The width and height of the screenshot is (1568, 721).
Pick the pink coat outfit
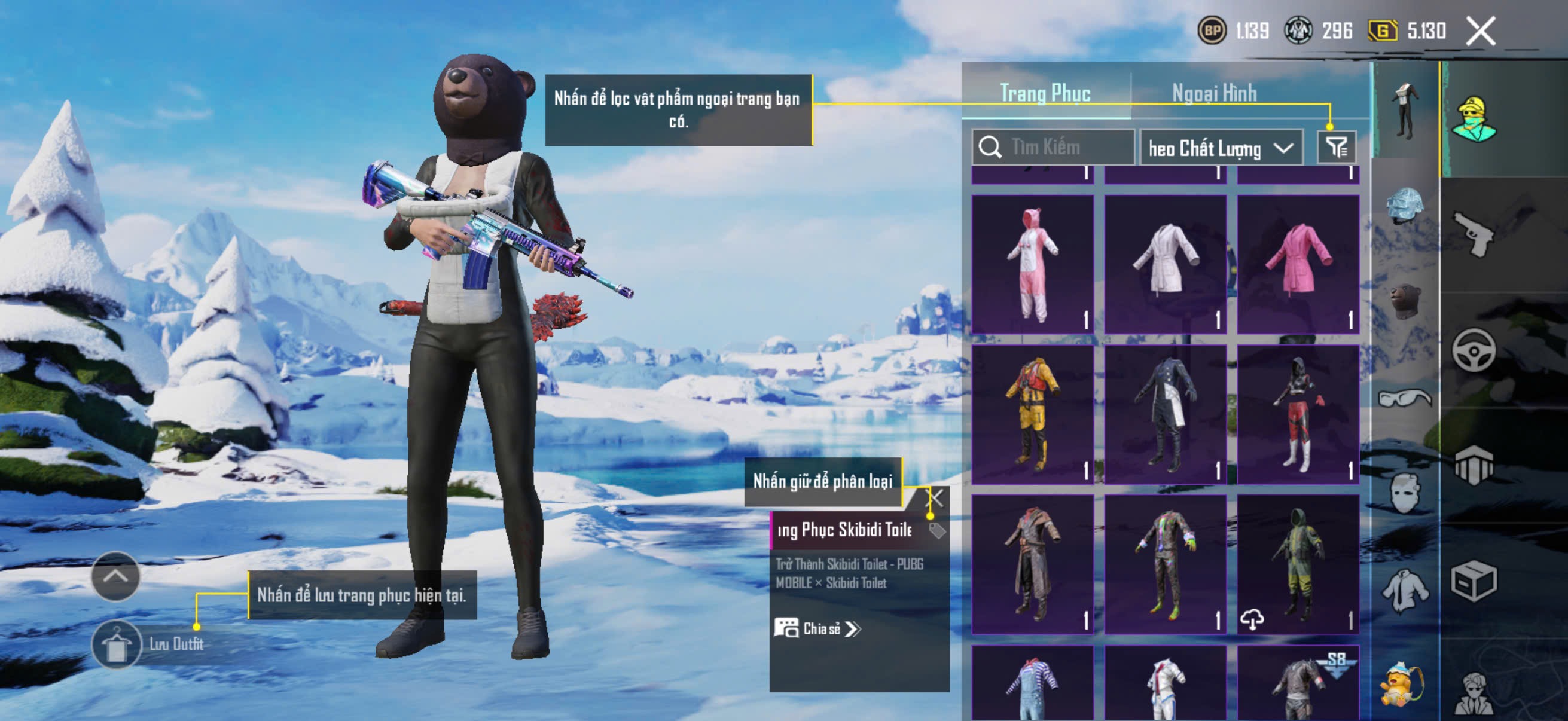1298,264
